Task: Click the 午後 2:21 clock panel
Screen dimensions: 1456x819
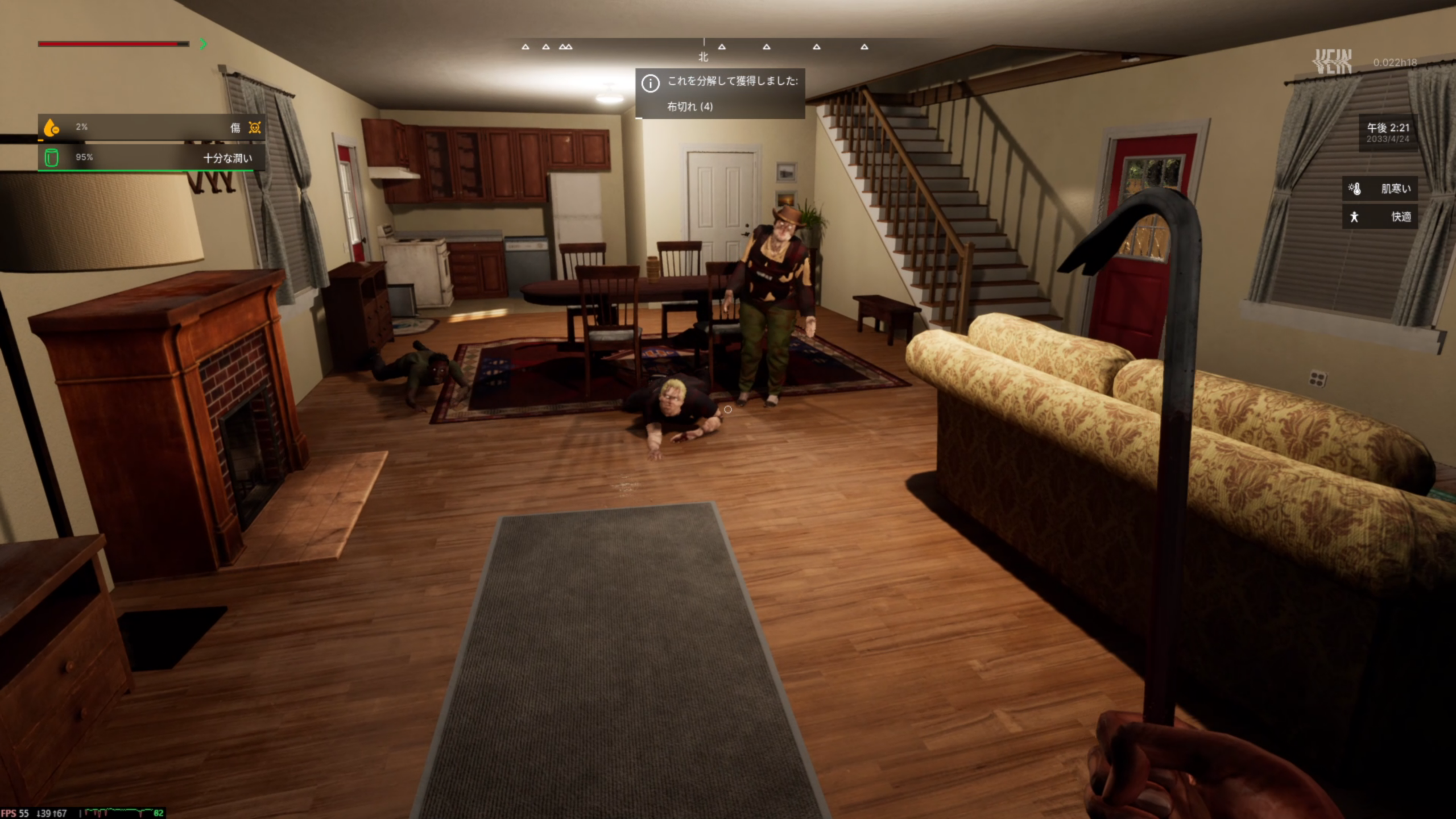Action: coord(1388,133)
